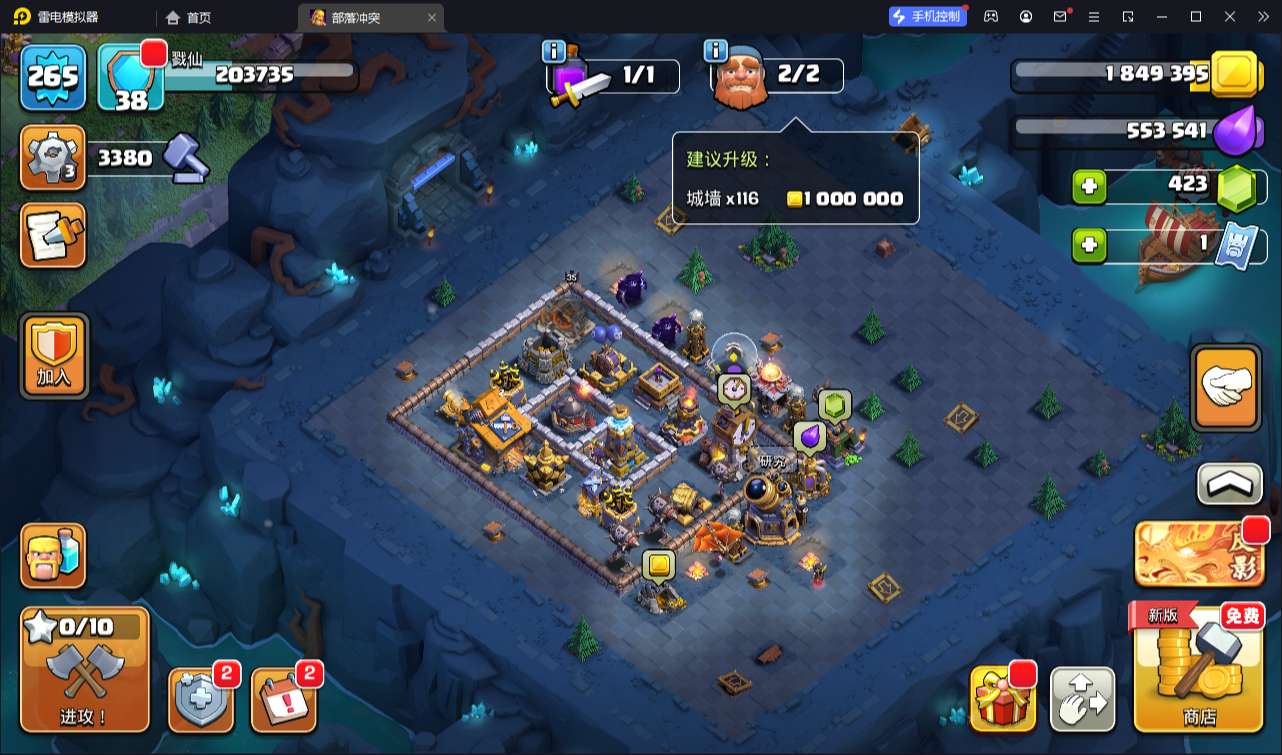Add more gems with the plus button
Viewport: 1282px width, 755px height.
pyautogui.click(x=1090, y=186)
